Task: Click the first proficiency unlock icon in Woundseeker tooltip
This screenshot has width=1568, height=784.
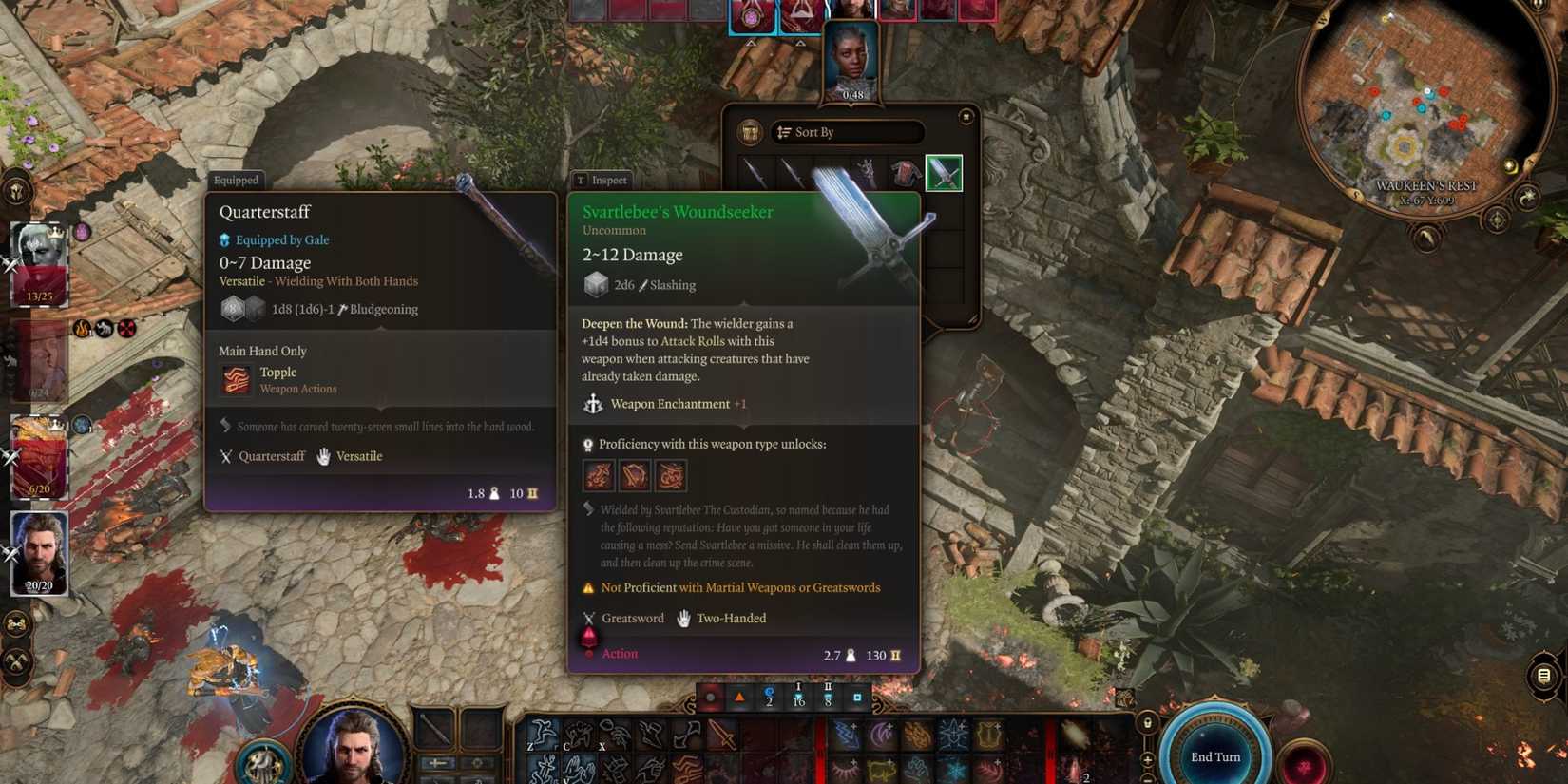Action: tap(598, 474)
